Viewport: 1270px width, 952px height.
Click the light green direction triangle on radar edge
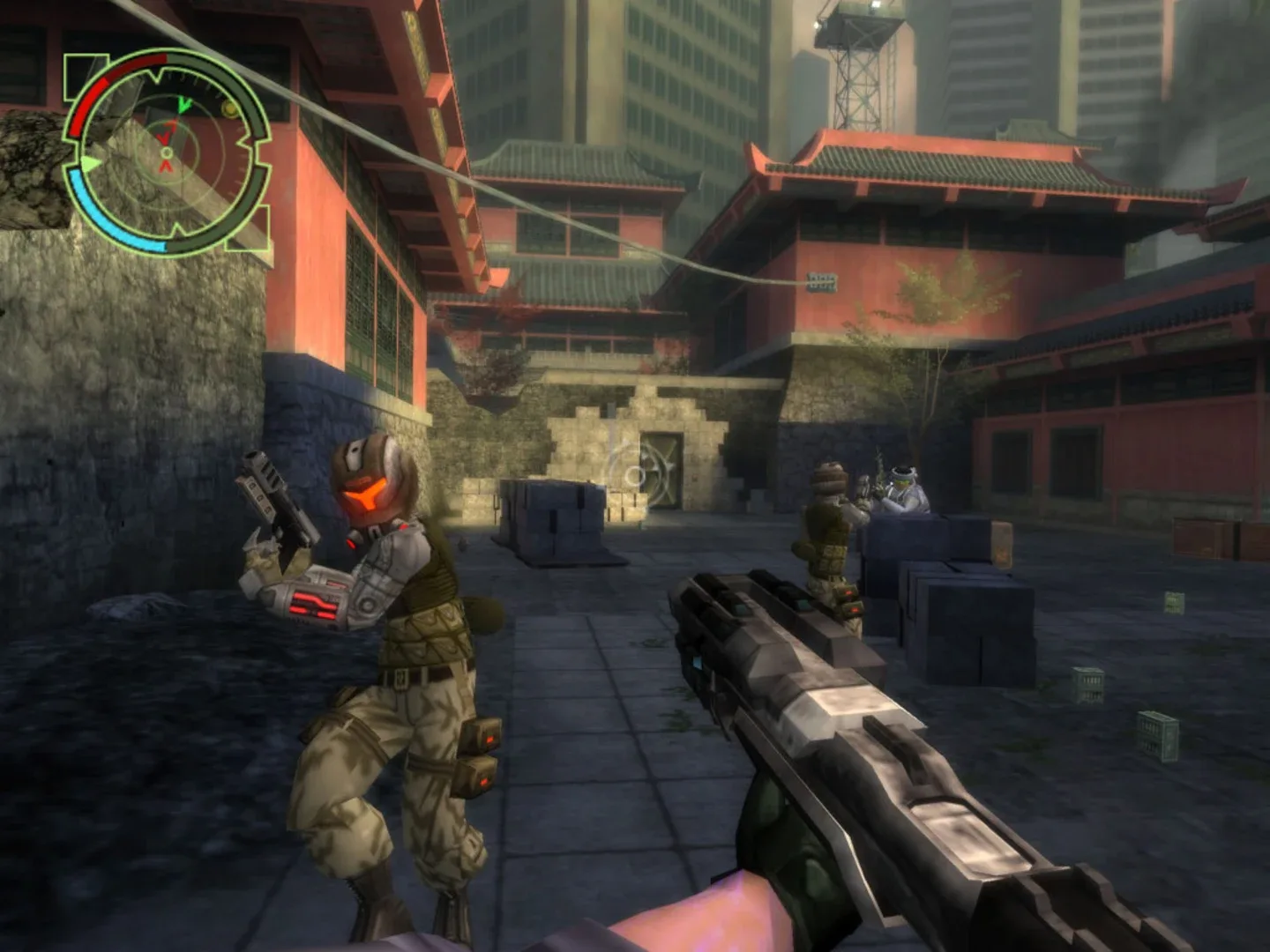click(91, 163)
